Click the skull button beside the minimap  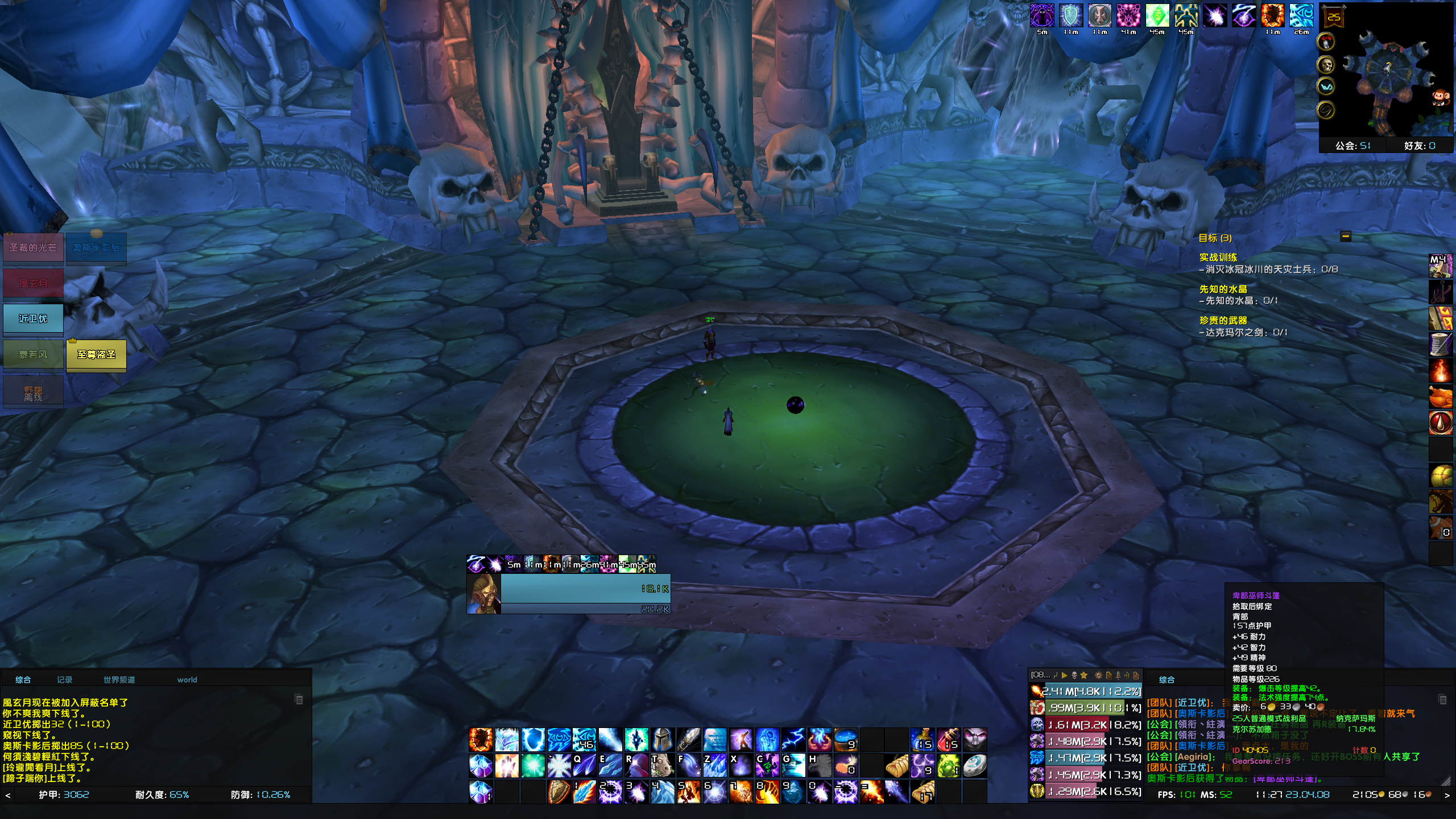tap(1326, 64)
